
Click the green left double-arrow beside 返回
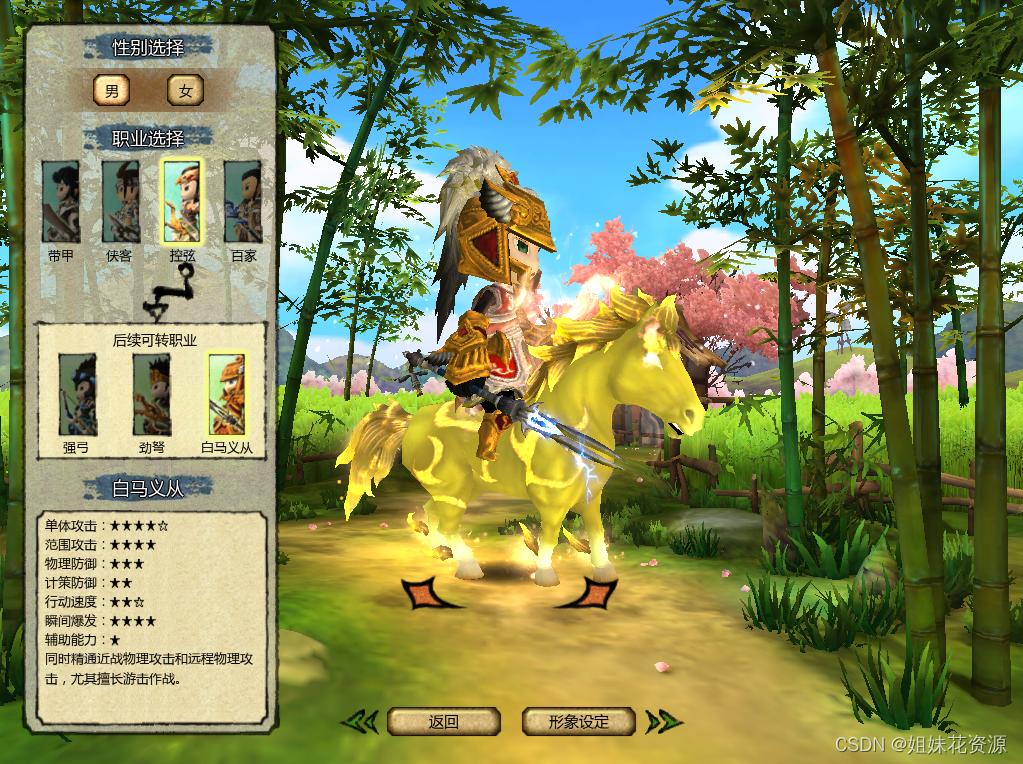click(360, 721)
